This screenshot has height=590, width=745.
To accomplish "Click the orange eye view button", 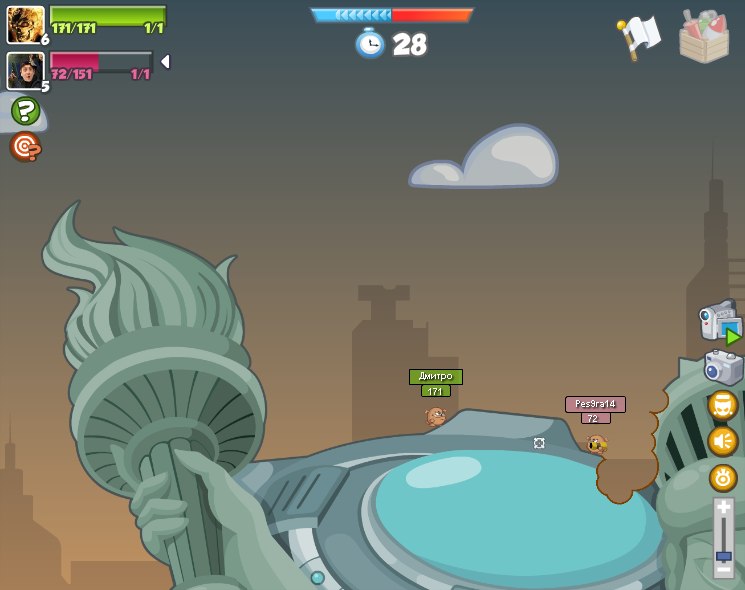I will [x=723, y=477].
